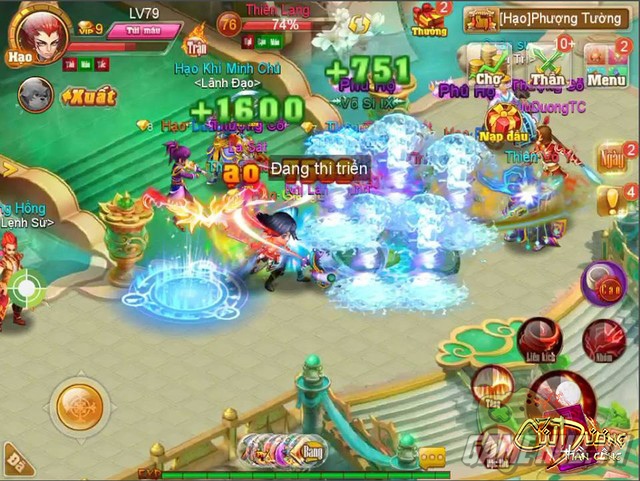Image resolution: width=640 pixels, height=481 pixels.
Task: Open the Thần crossed swords button
Action: [548, 65]
